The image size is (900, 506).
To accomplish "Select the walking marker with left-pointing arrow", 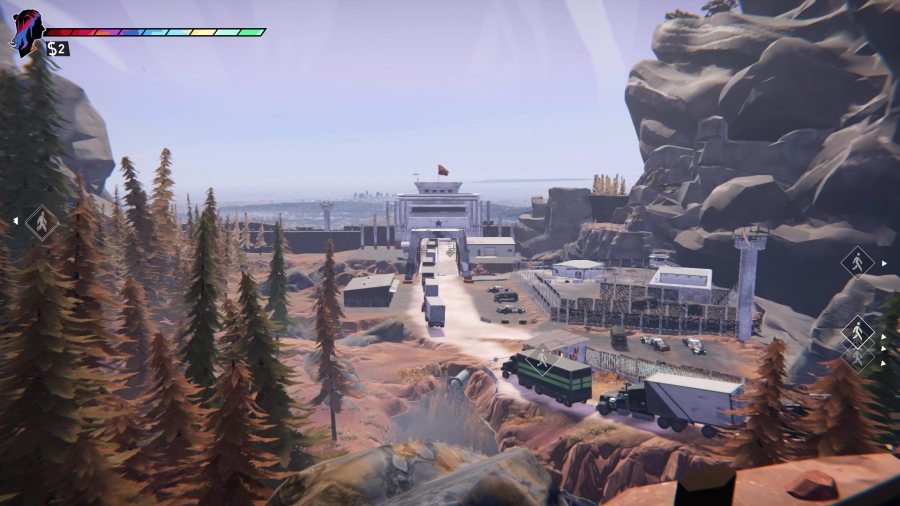I will 41,221.
